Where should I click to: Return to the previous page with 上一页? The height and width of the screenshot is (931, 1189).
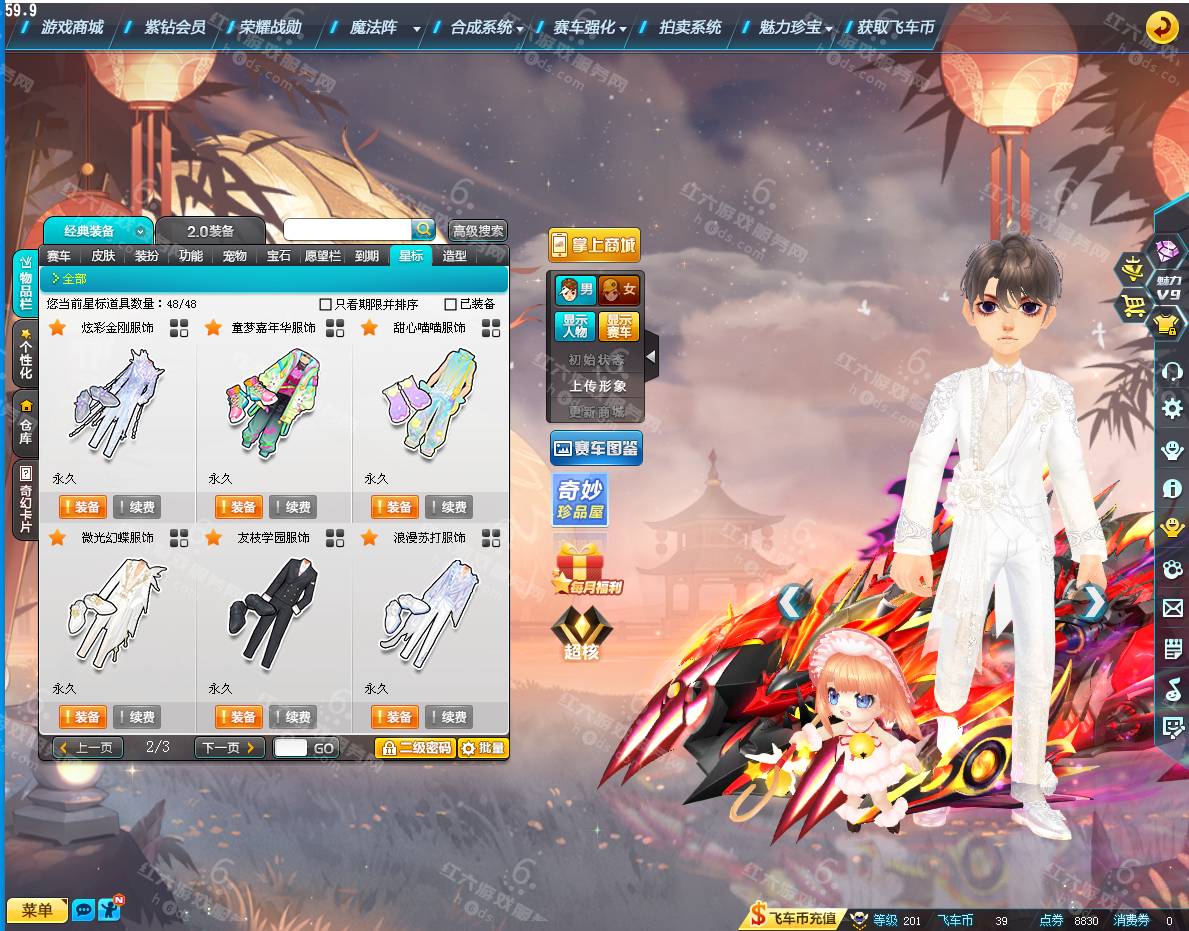(x=89, y=747)
